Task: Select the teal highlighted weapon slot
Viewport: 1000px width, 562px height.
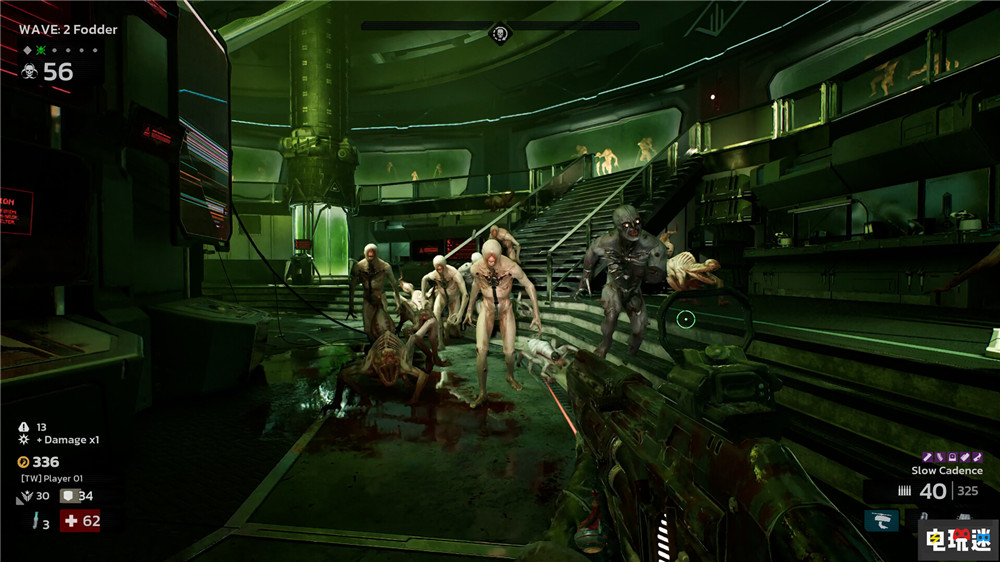Action: click(x=881, y=520)
